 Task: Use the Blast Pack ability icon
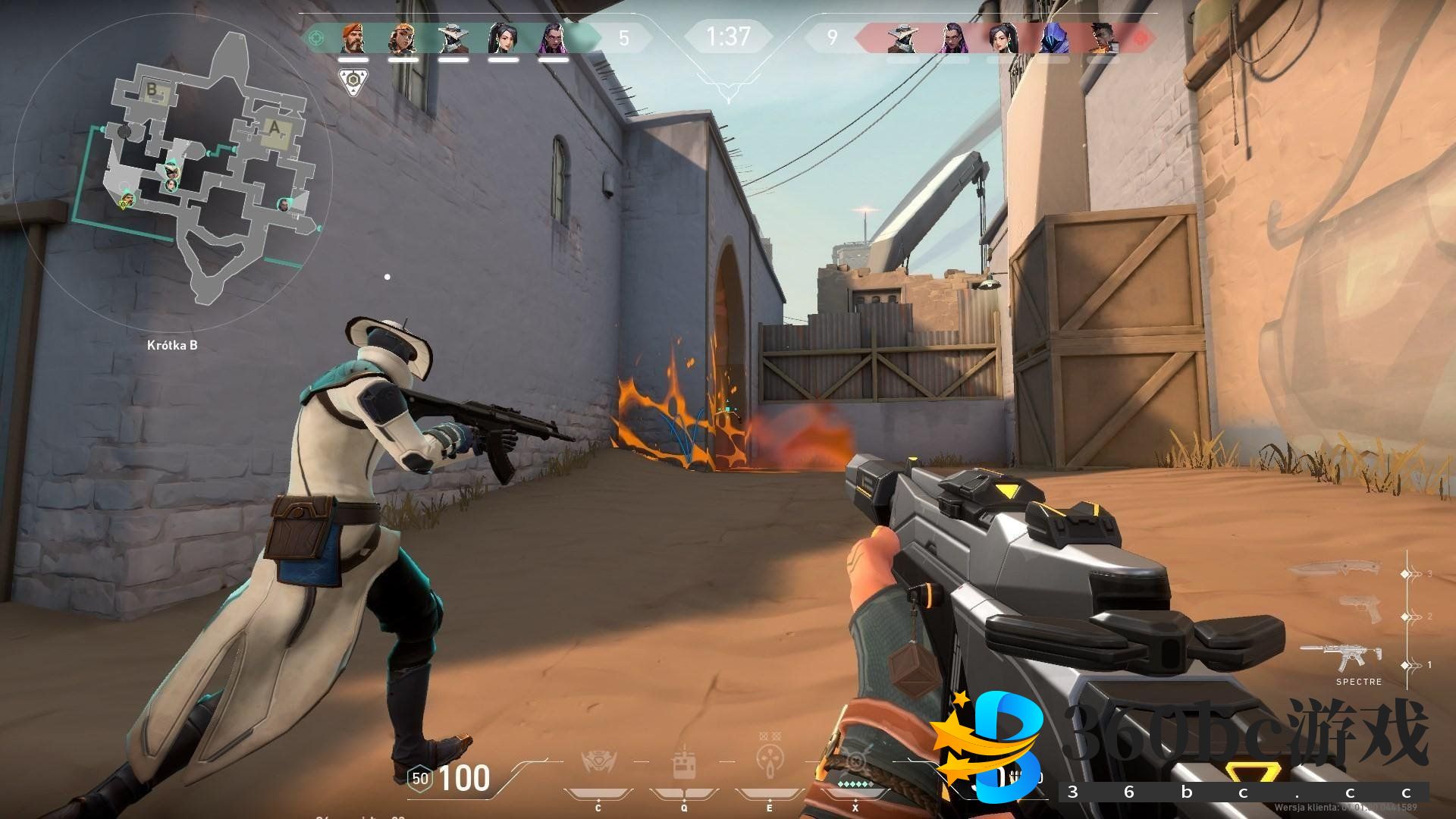pos(684,764)
